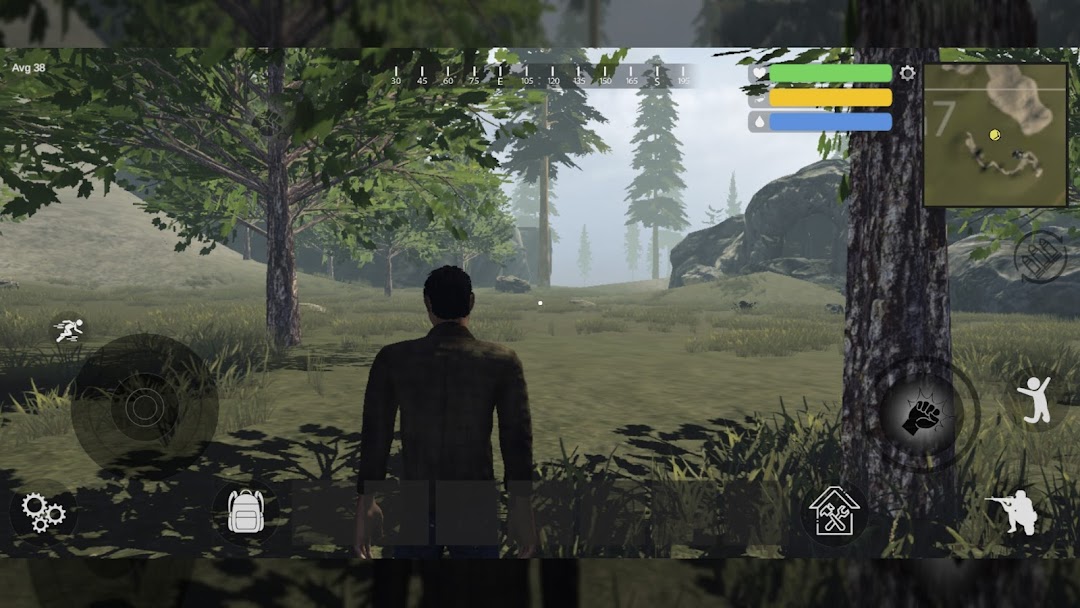
Task: Tap the fist punch attack button
Action: click(921, 414)
